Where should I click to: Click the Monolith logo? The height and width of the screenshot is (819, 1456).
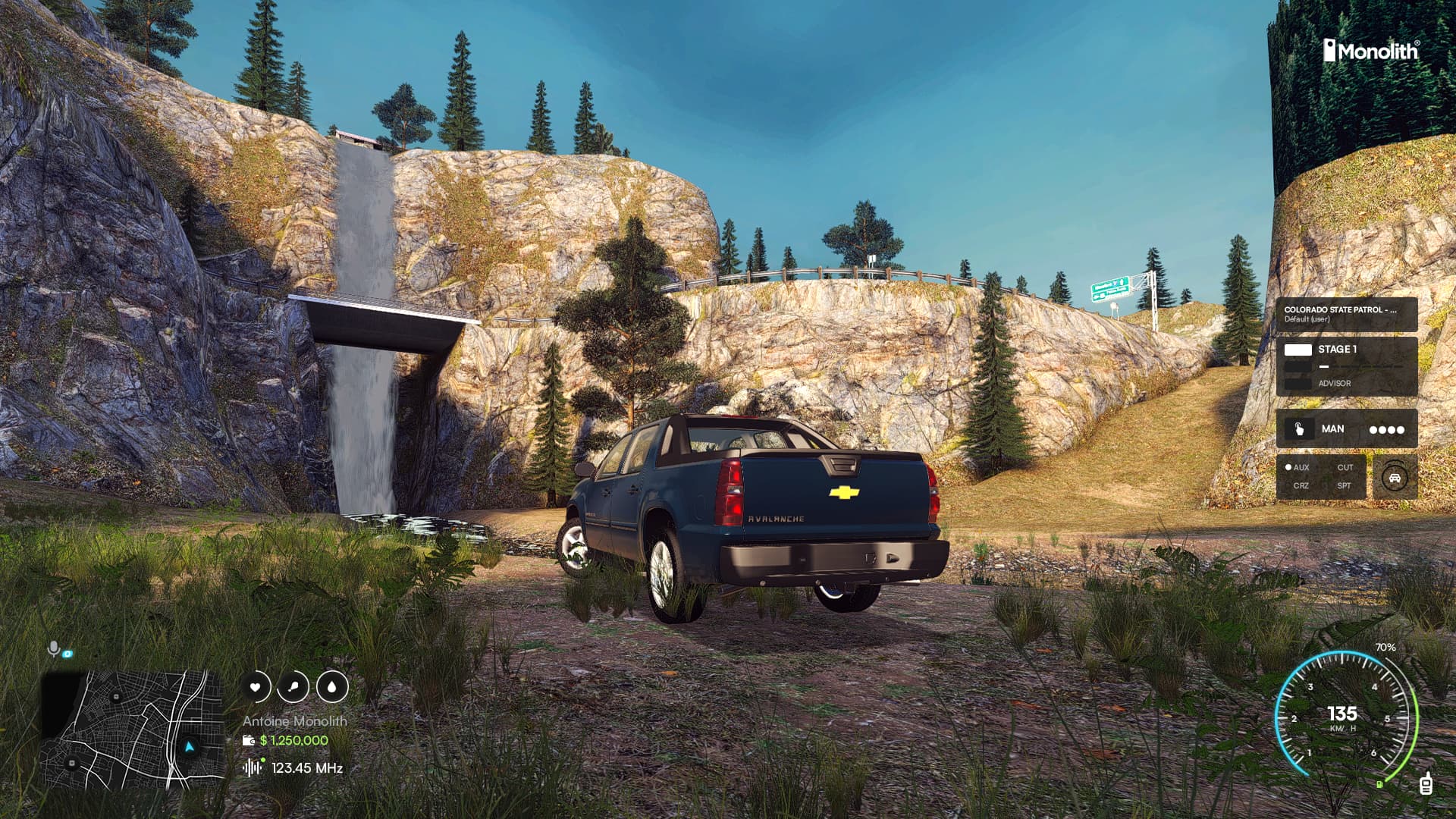(x=1371, y=51)
